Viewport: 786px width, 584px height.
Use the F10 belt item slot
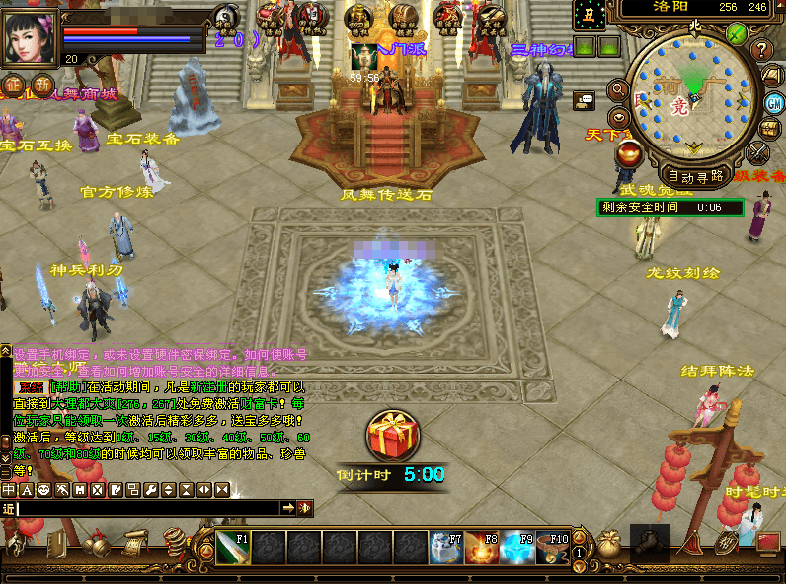552,548
